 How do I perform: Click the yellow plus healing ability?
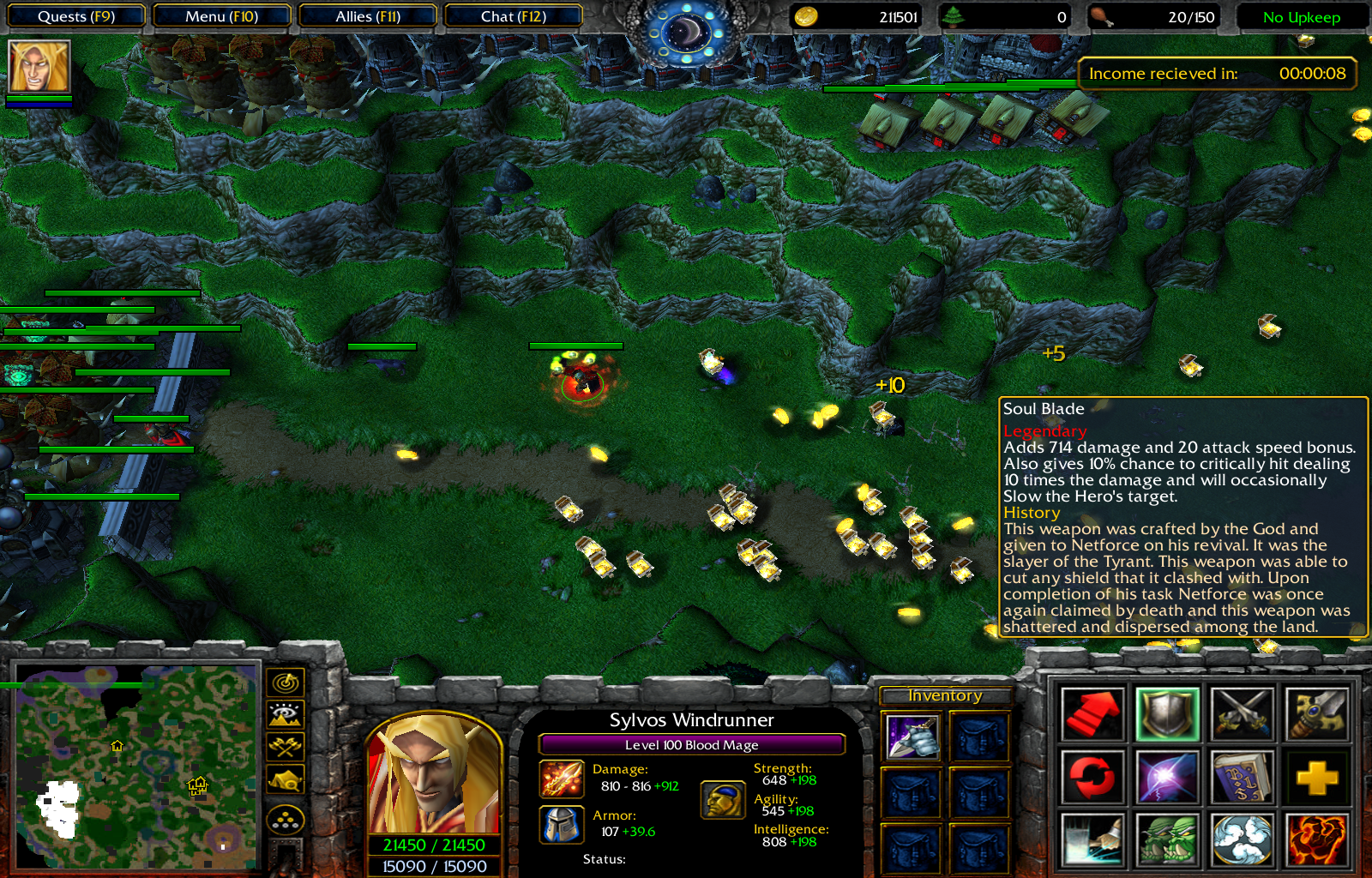[1317, 776]
